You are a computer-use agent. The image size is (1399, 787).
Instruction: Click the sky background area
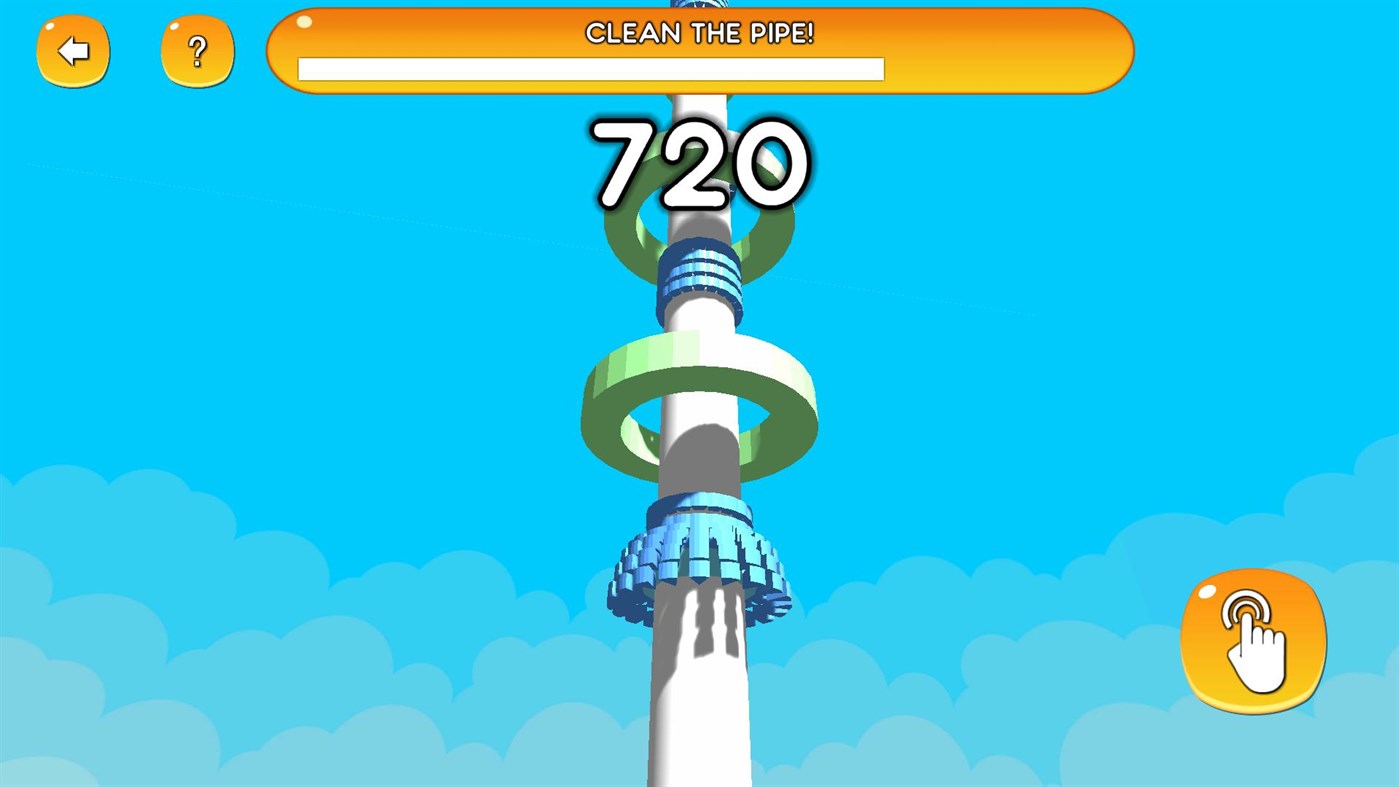(250, 400)
